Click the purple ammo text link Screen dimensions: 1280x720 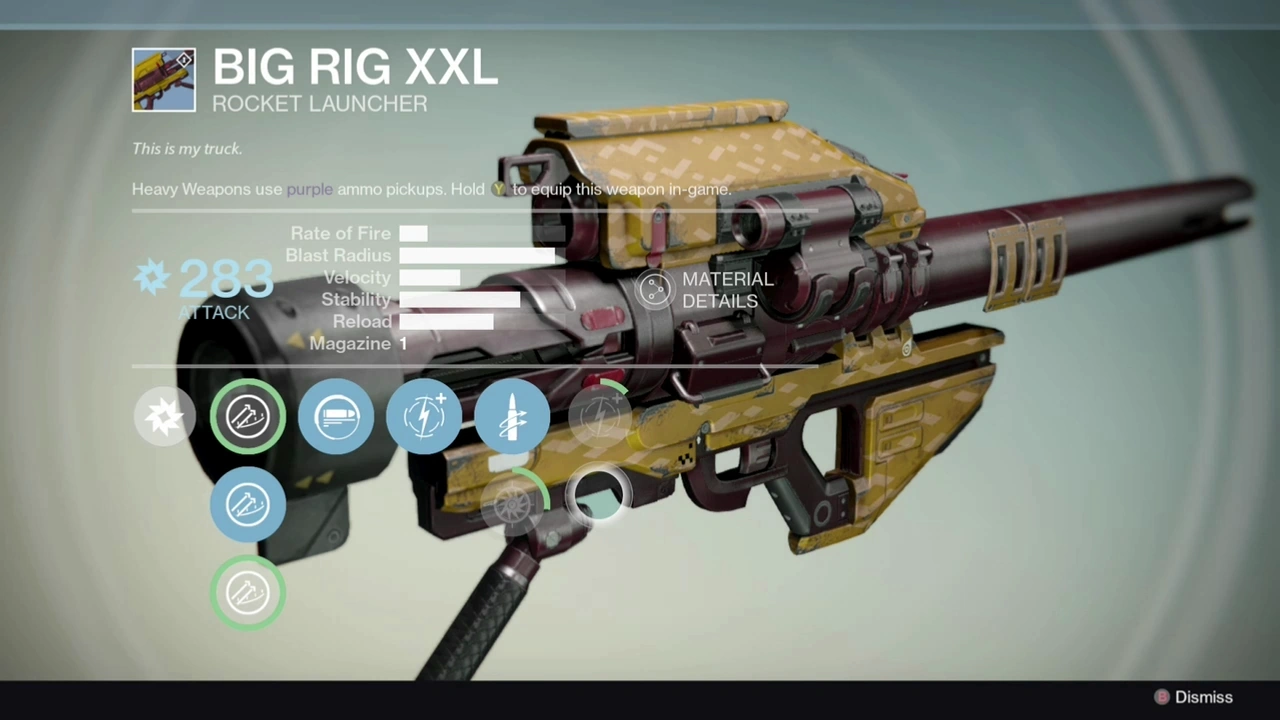click(309, 189)
